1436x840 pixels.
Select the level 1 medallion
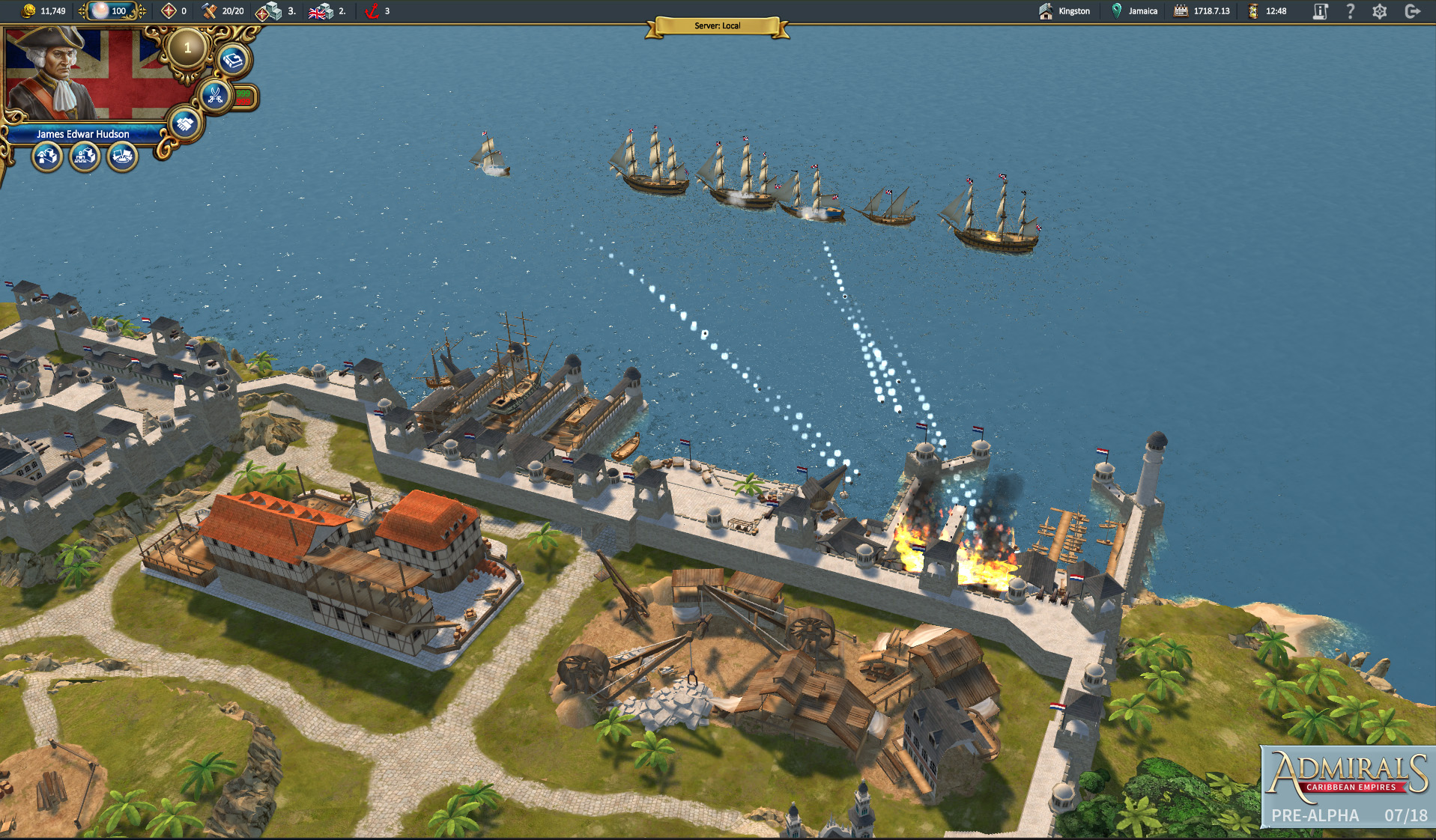pos(187,49)
